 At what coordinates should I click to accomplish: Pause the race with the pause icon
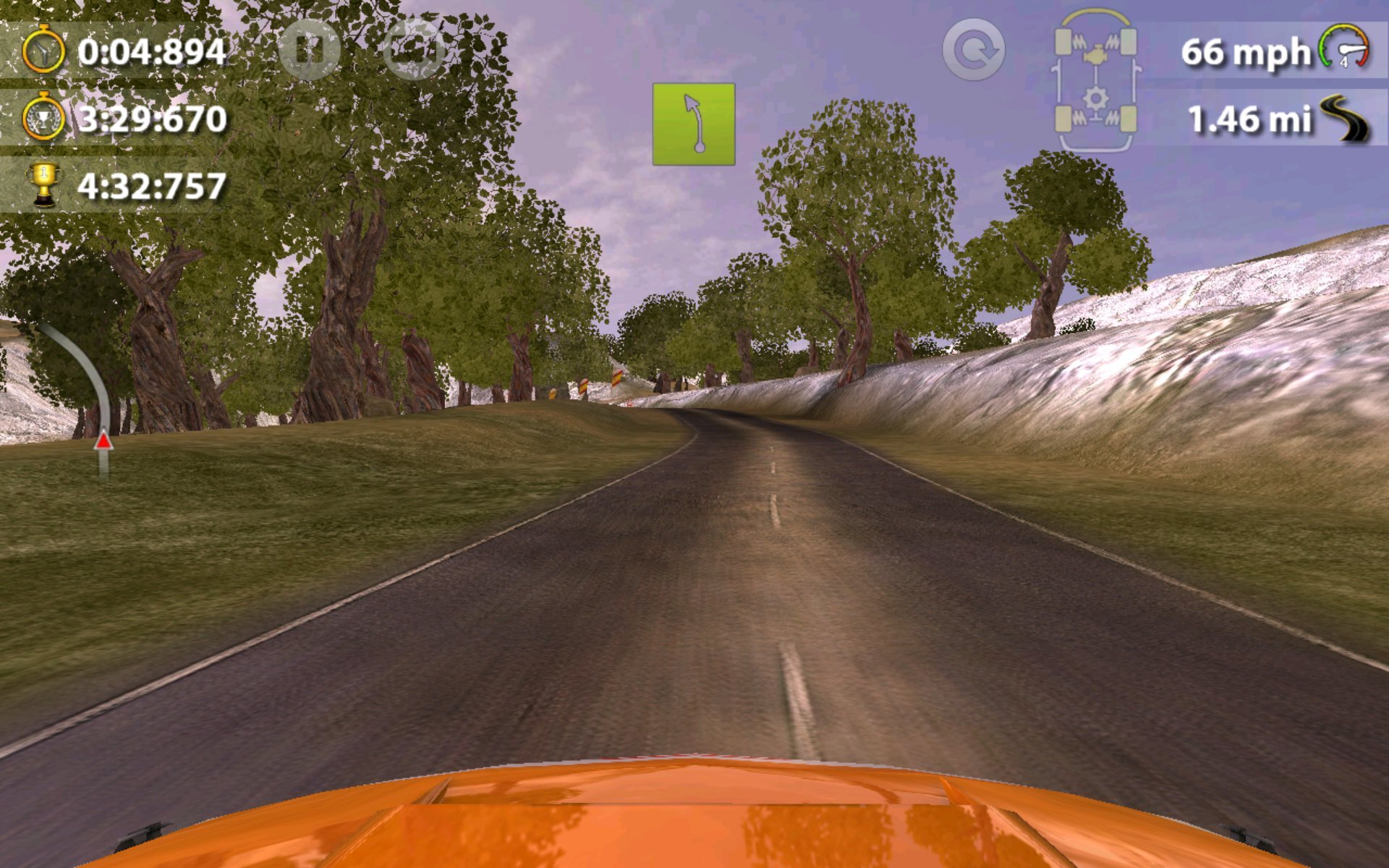tap(311, 49)
